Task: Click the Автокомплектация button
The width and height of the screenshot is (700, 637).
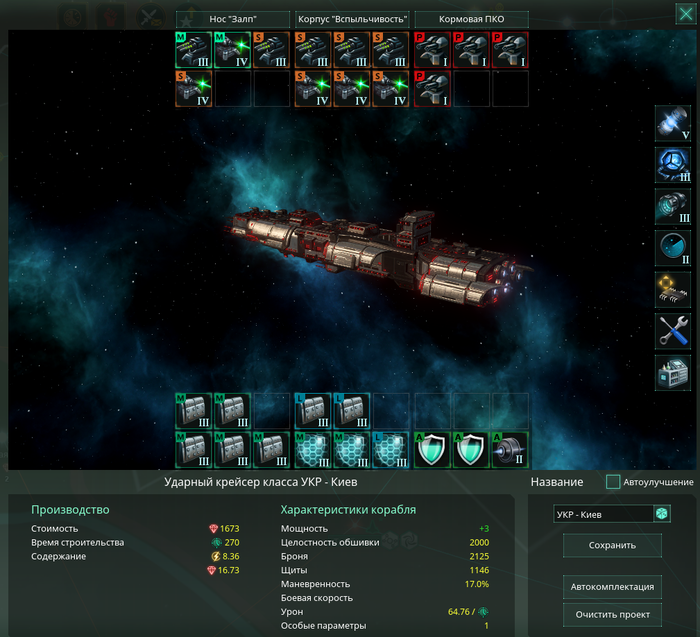Action: [612, 586]
